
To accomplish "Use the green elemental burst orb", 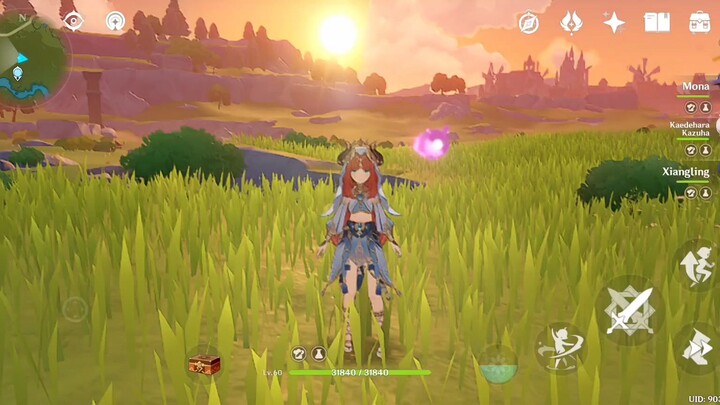I will pyautogui.click(x=497, y=365).
